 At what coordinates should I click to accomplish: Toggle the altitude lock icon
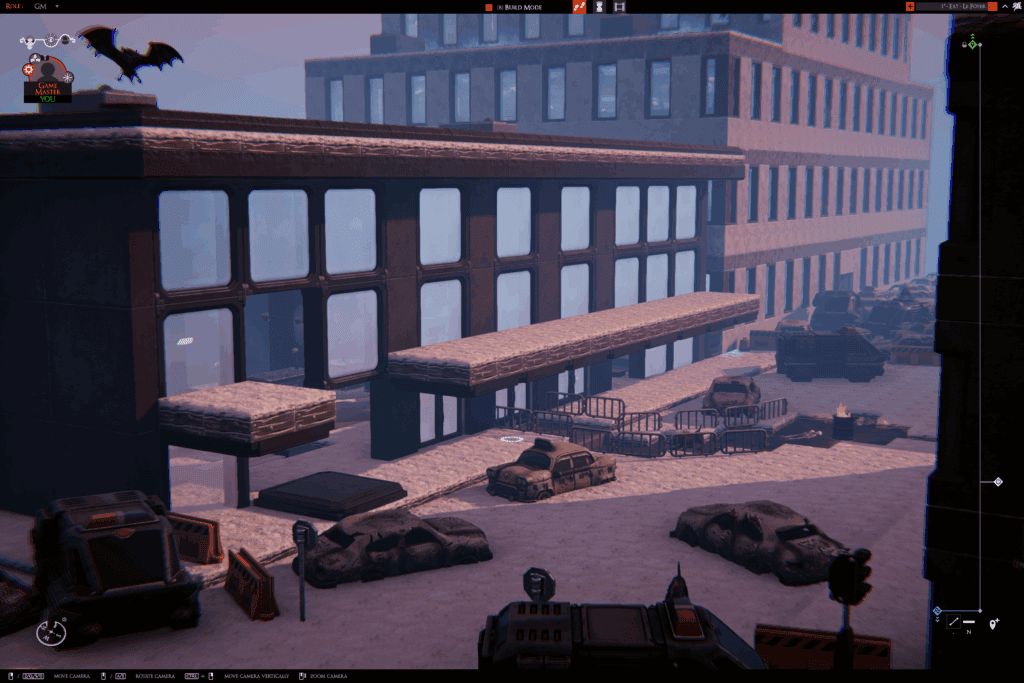[x=964, y=44]
